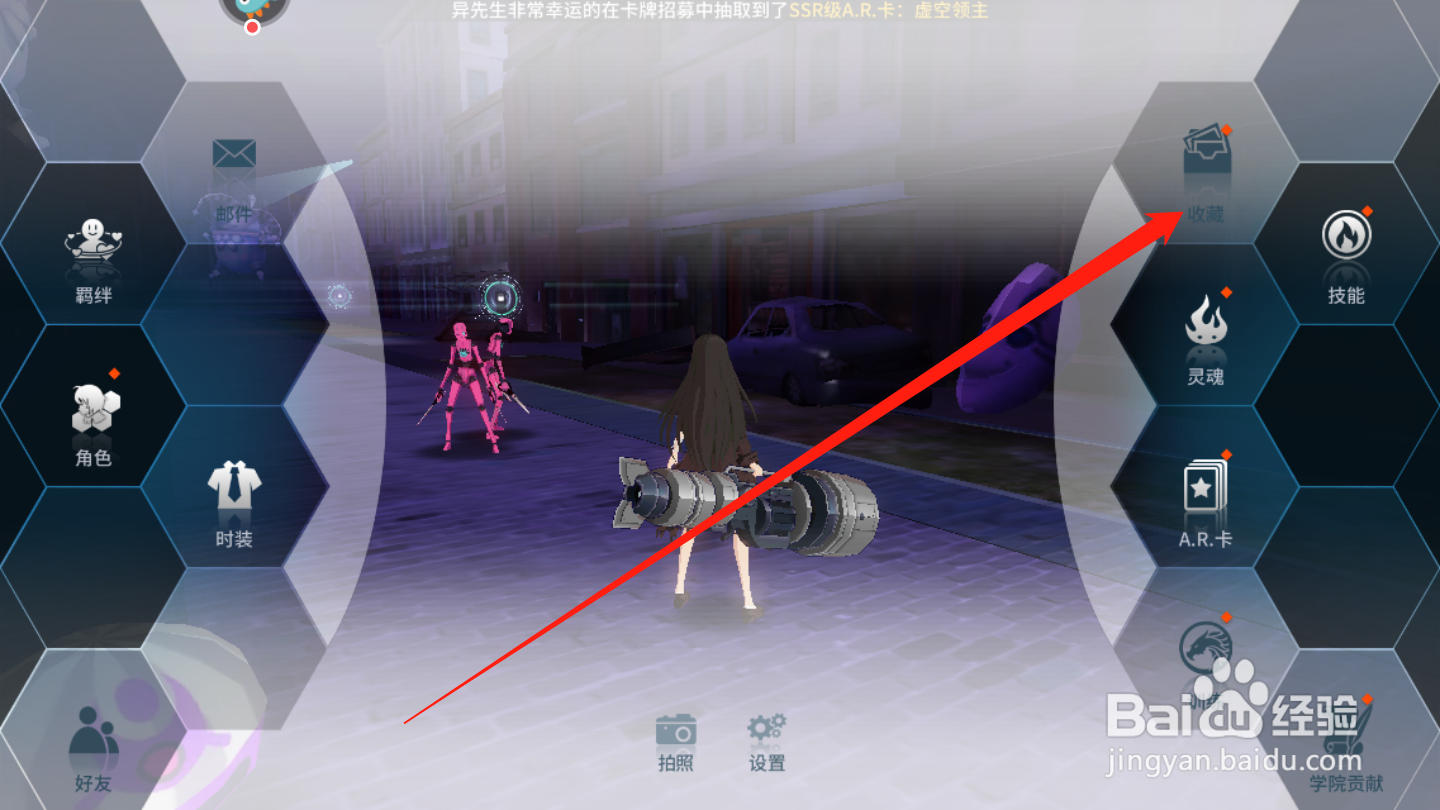Viewport: 1440px width, 810px height.
Task: Select the 角色 character menu
Action: 93,425
